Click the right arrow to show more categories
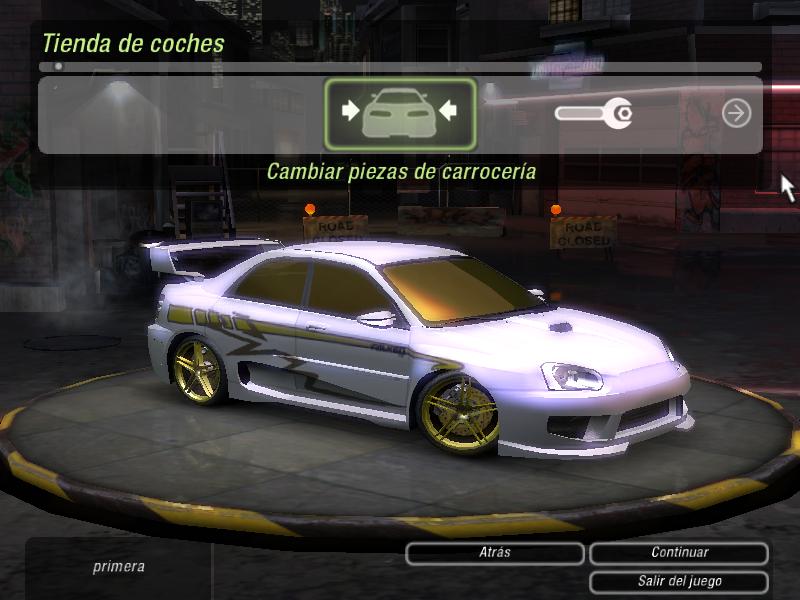800x600 pixels. pyautogui.click(x=736, y=114)
